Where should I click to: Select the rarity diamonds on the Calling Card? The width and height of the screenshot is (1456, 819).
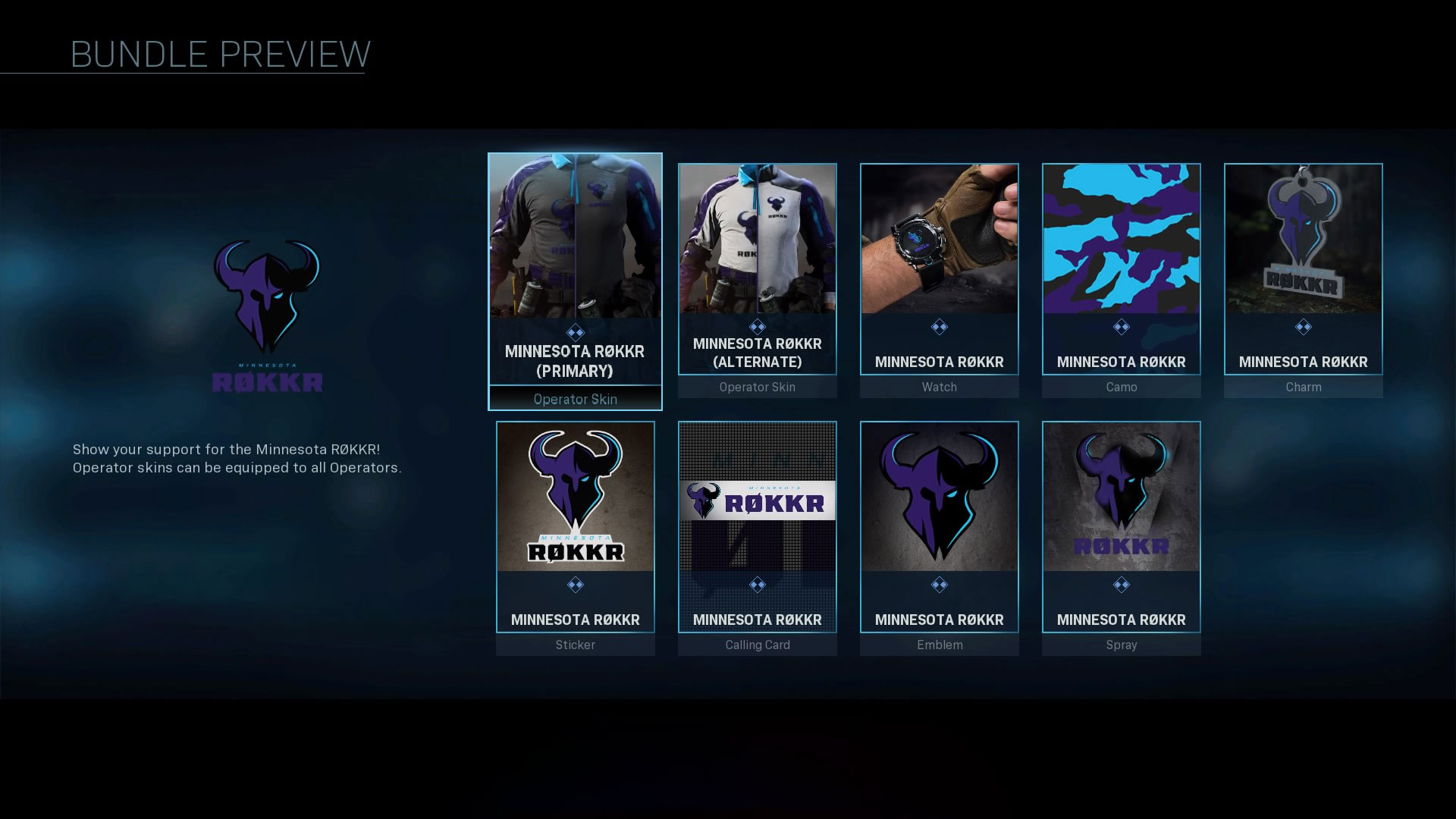[757, 584]
